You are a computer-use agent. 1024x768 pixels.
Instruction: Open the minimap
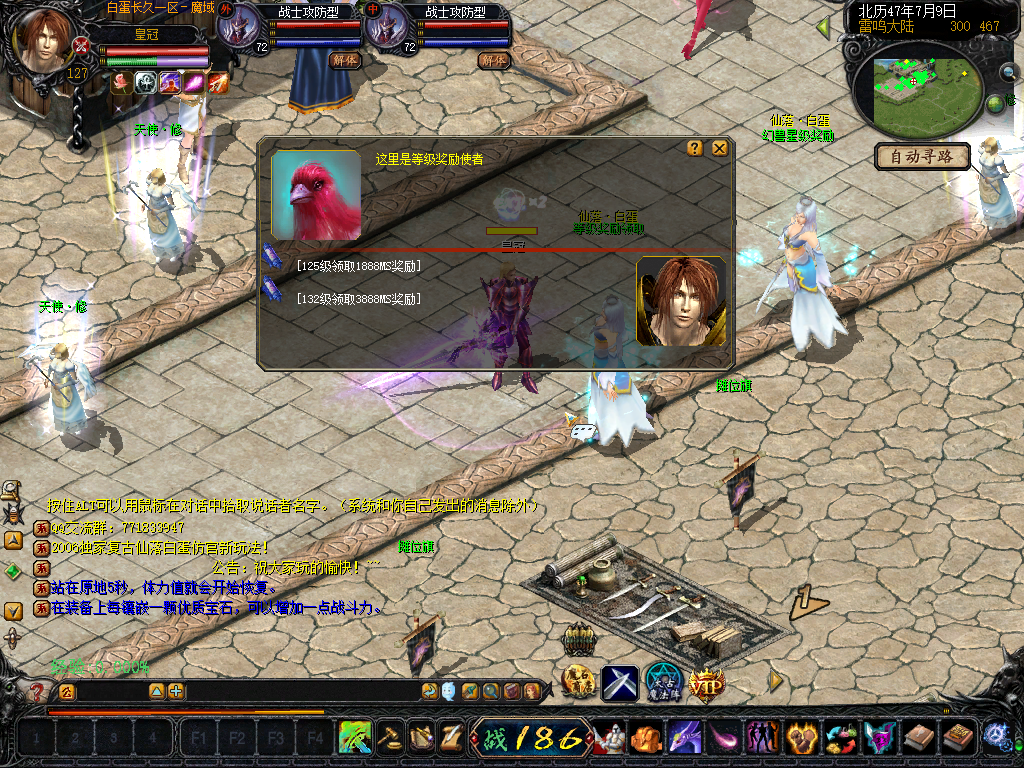click(x=912, y=90)
